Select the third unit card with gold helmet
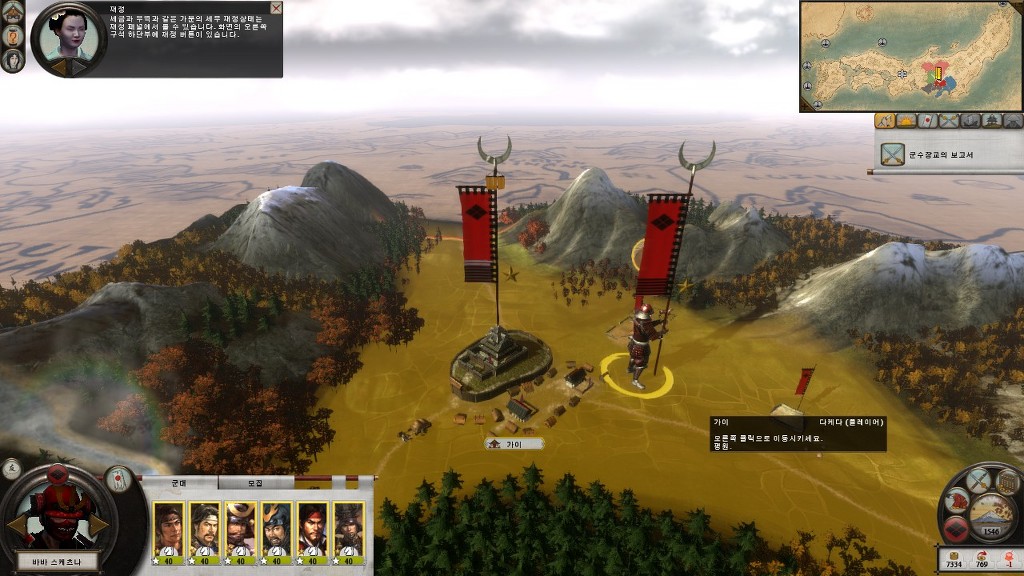The width and height of the screenshot is (1024, 576). coord(241,527)
